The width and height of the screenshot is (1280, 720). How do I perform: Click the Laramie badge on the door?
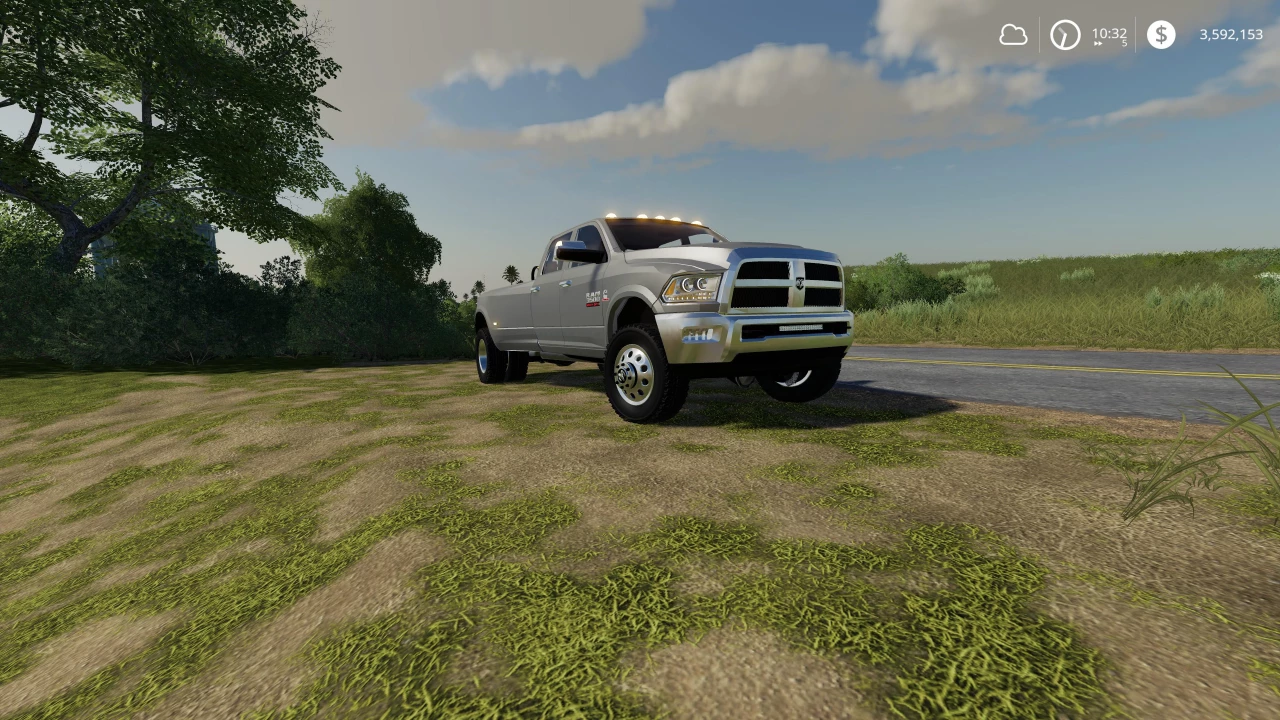pyautogui.click(x=591, y=299)
